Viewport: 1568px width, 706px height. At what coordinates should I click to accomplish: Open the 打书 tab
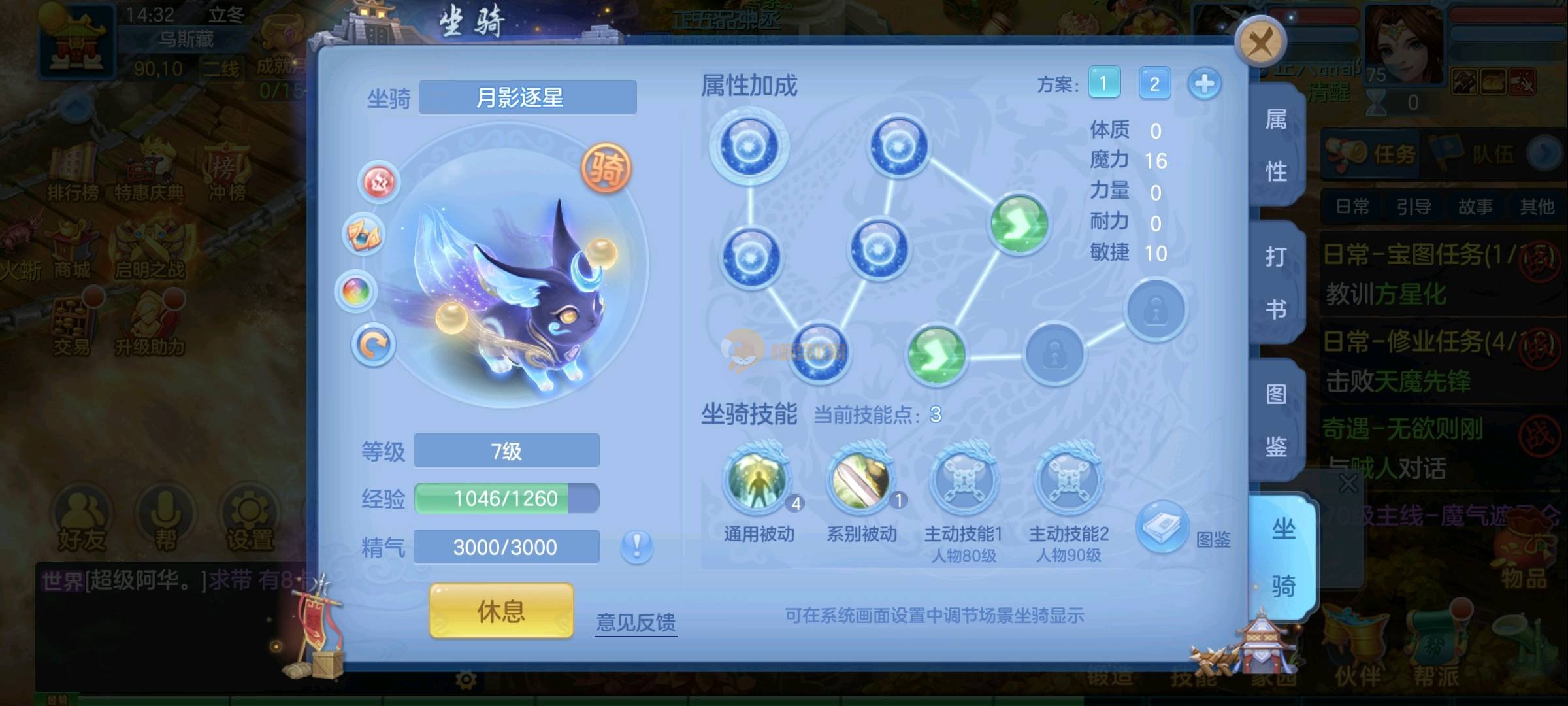click(1276, 282)
